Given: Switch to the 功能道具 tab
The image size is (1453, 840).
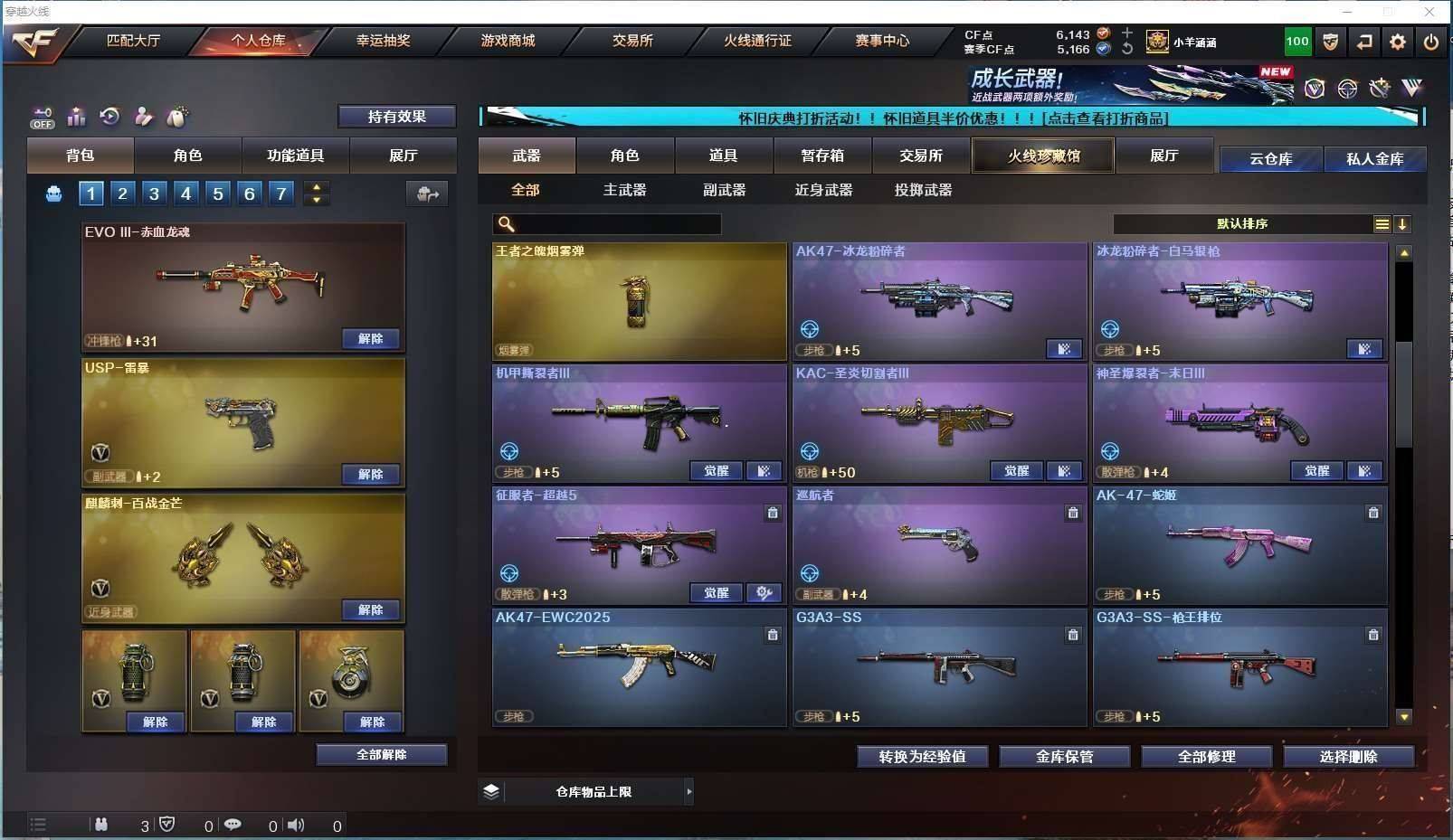Looking at the screenshot, I should coord(295,156).
